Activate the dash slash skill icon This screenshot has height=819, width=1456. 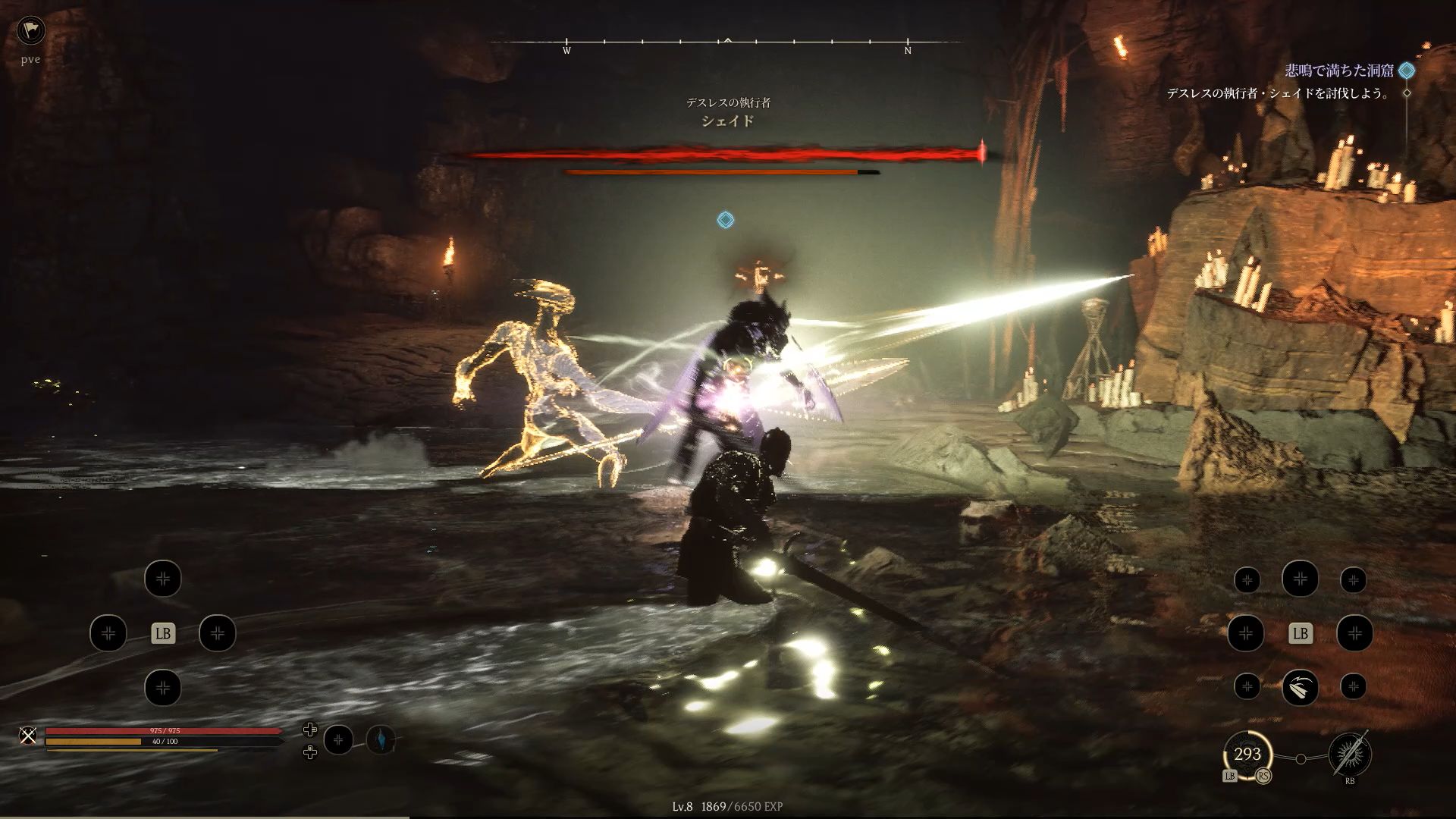tap(1300, 687)
